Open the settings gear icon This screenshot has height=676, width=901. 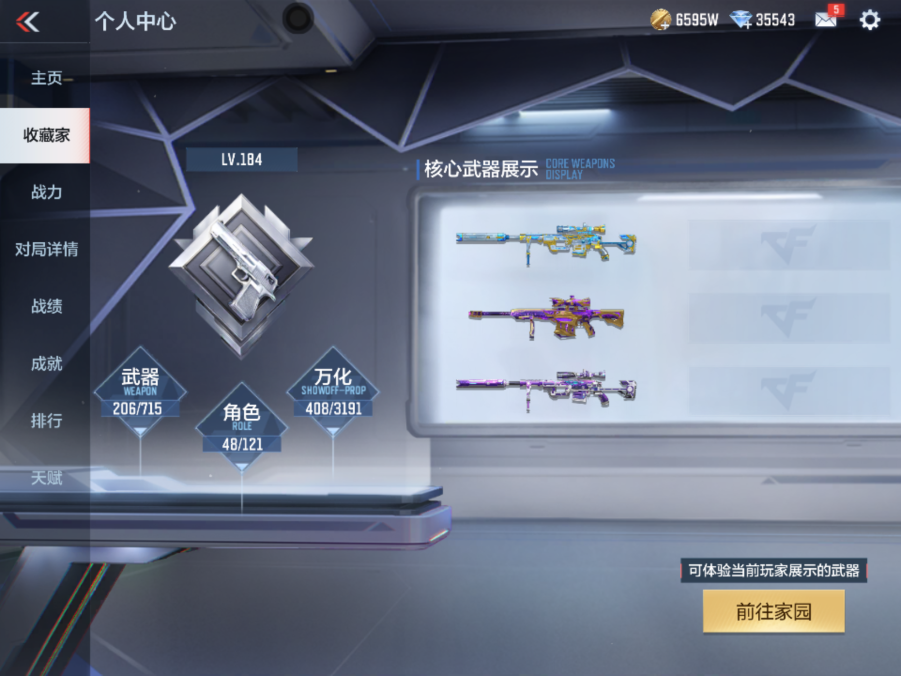tap(870, 20)
